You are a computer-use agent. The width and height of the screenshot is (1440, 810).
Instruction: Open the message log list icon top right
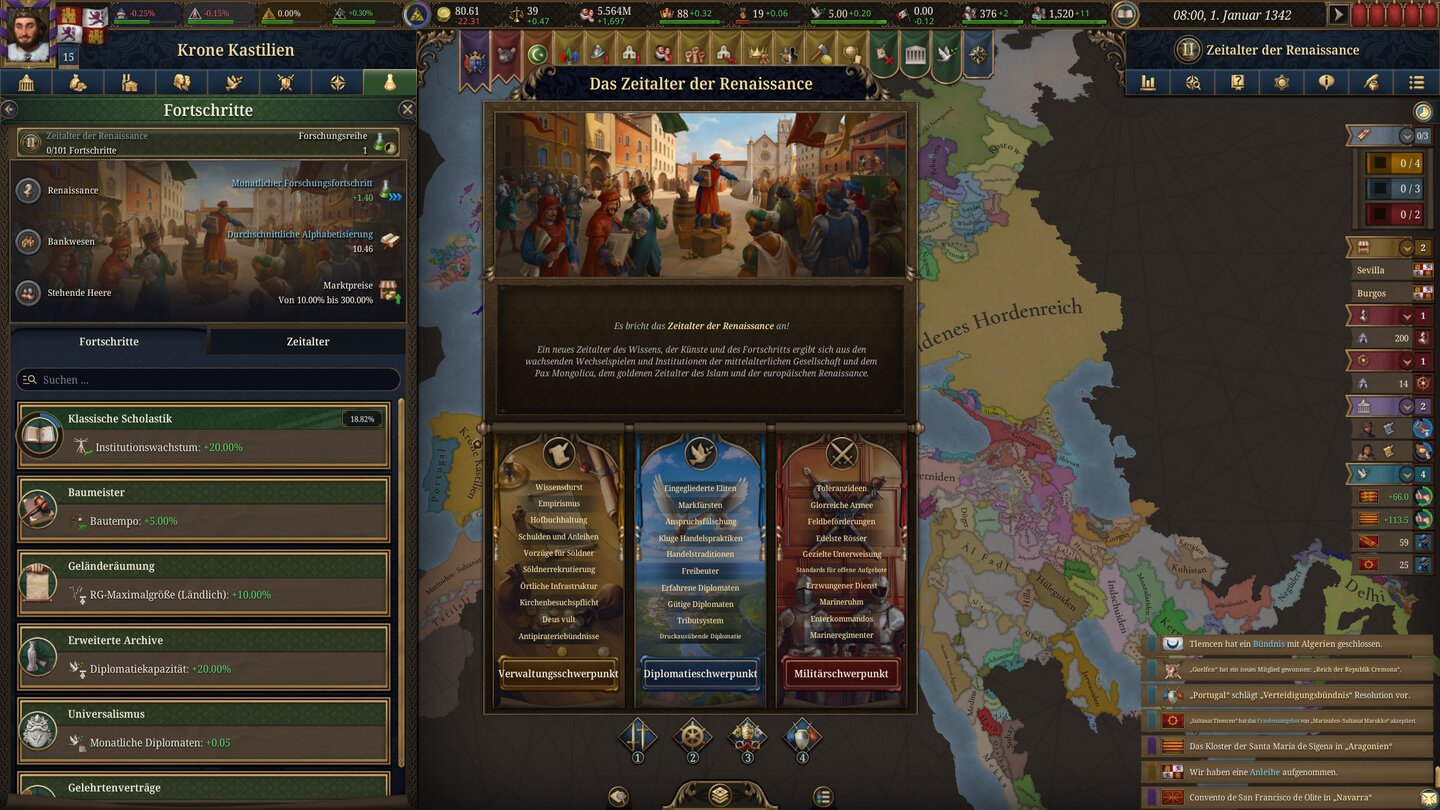pos(1415,83)
